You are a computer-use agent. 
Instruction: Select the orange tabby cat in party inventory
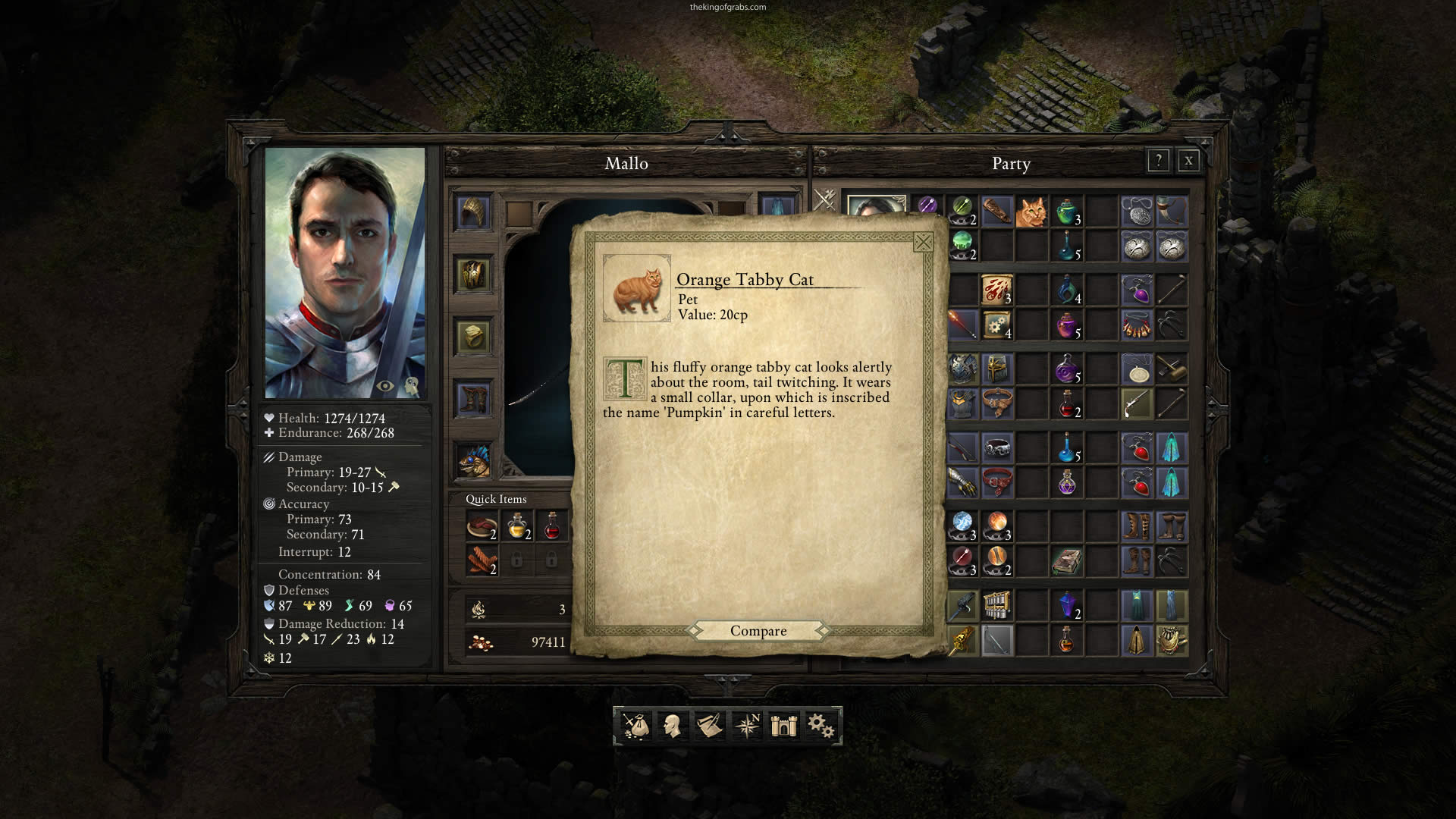[x=1031, y=212]
